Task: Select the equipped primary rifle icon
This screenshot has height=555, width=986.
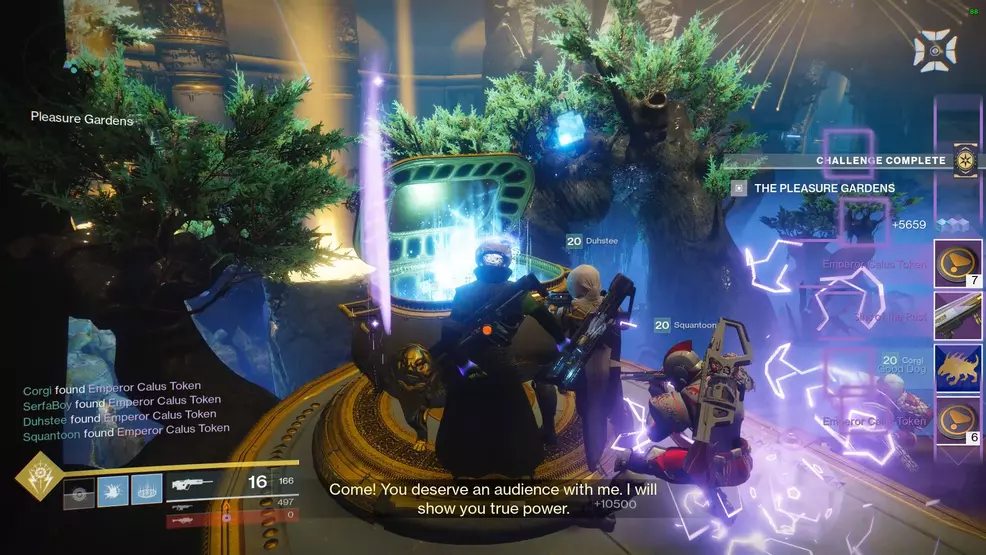Action: tap(193, 484)
